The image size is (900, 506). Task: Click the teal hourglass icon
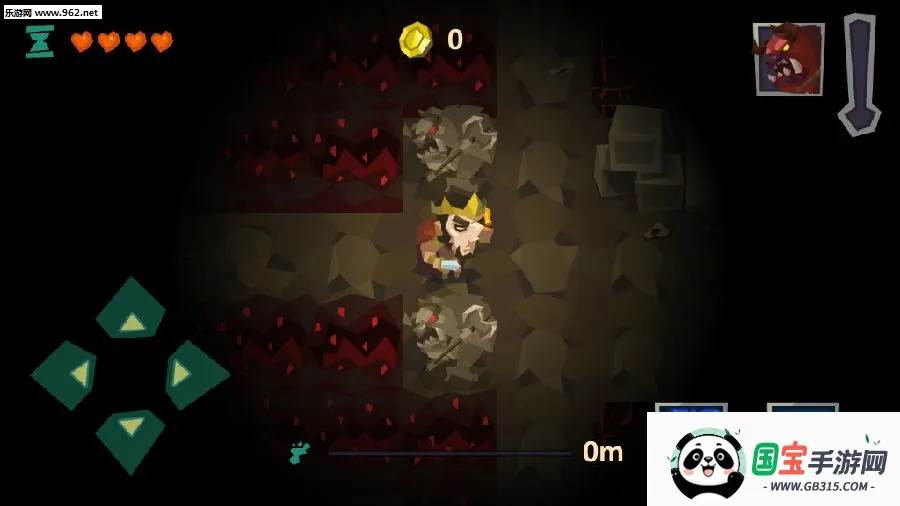pyautogui.click(x=39, y=41)
